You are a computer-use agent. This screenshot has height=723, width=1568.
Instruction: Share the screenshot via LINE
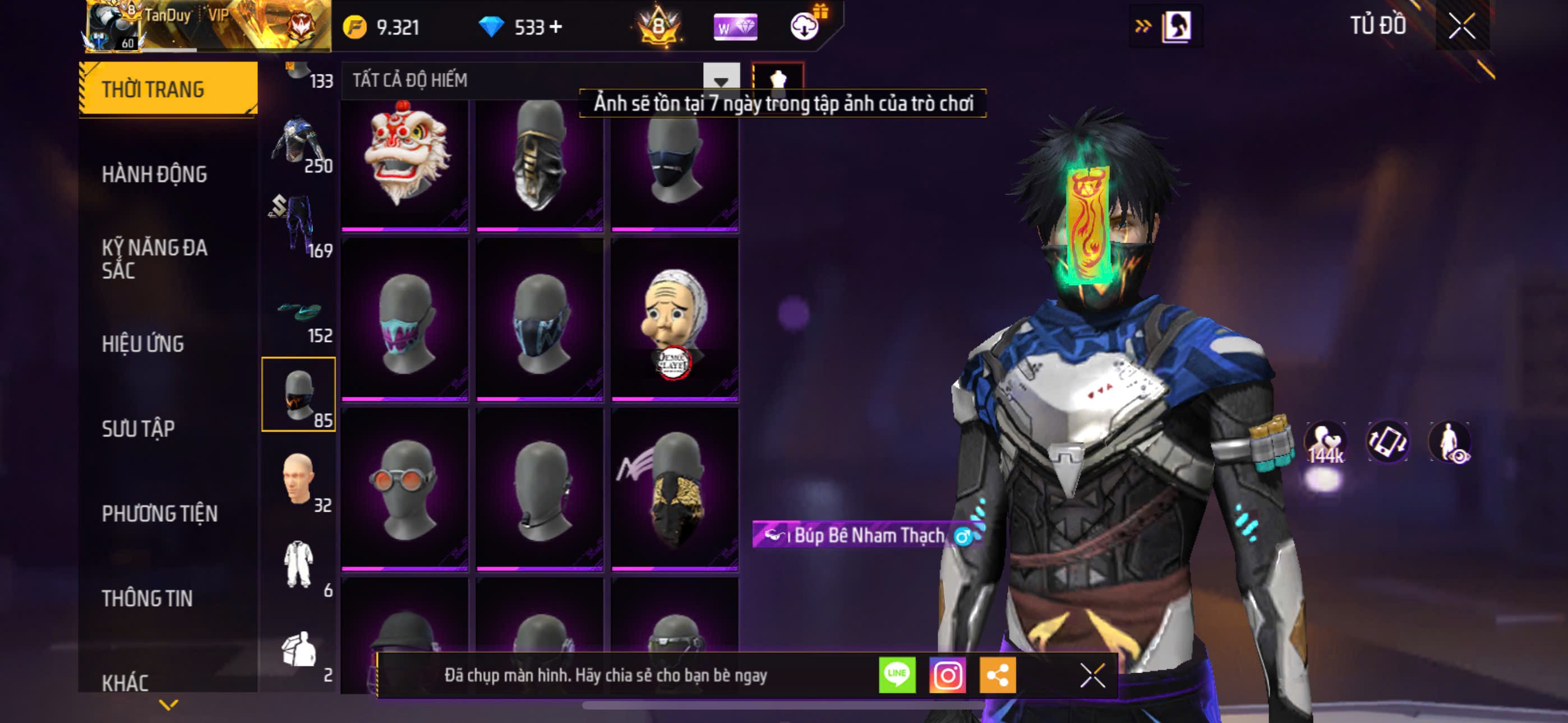[x=897, y=675]
